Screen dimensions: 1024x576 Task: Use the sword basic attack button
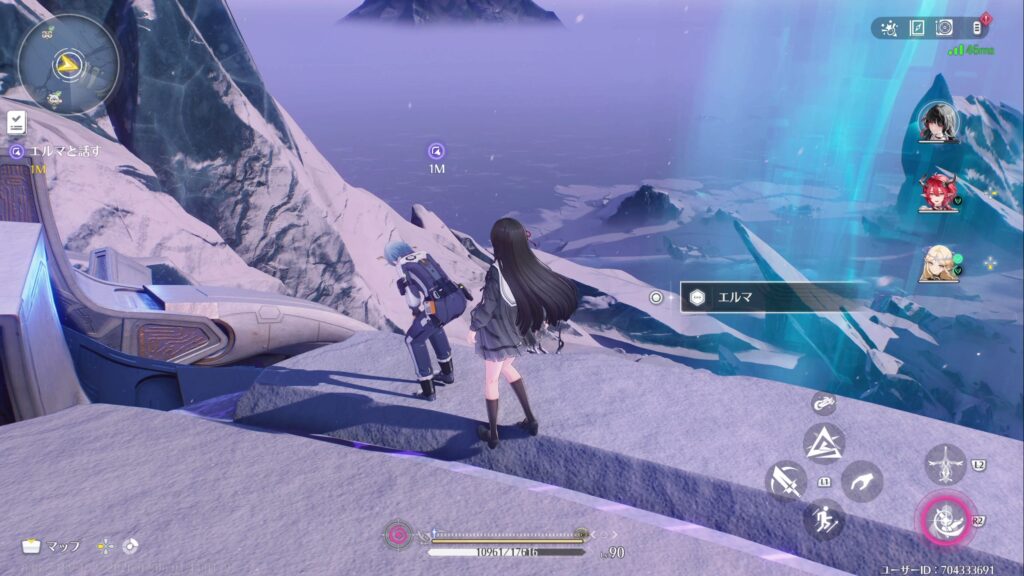[x=786, y=481]
